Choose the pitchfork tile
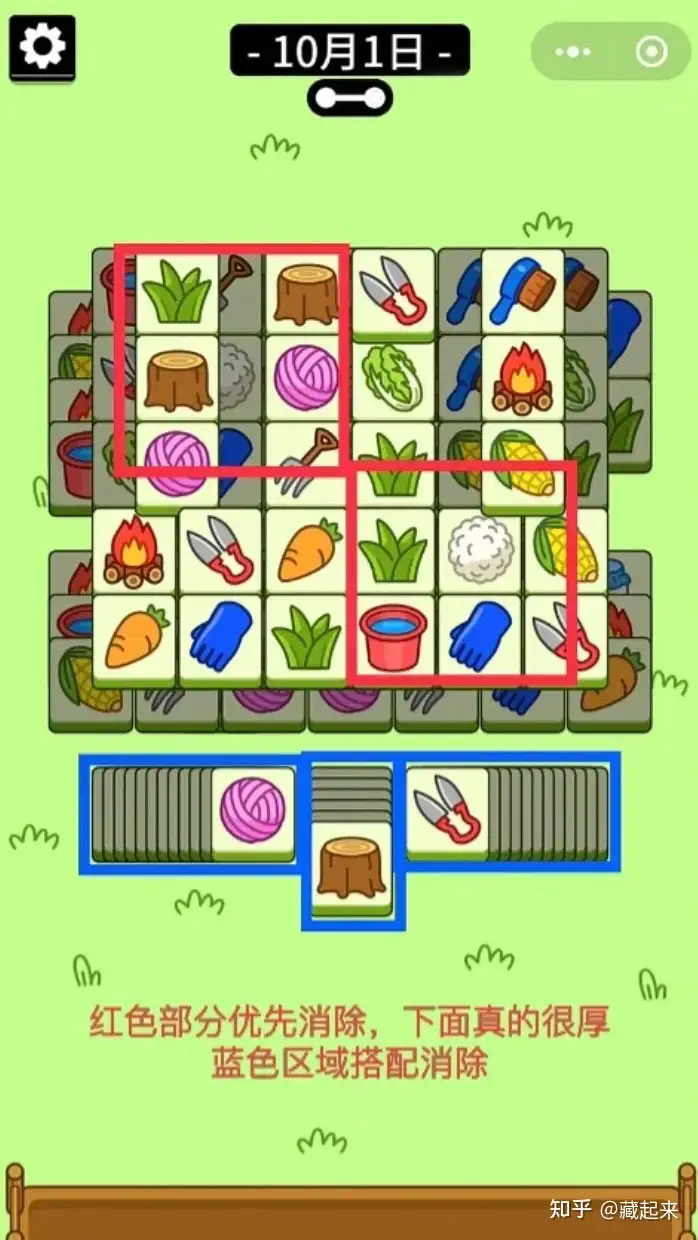Image resolution: width=698 pixels, height=1240 pixels. point(306,464)
